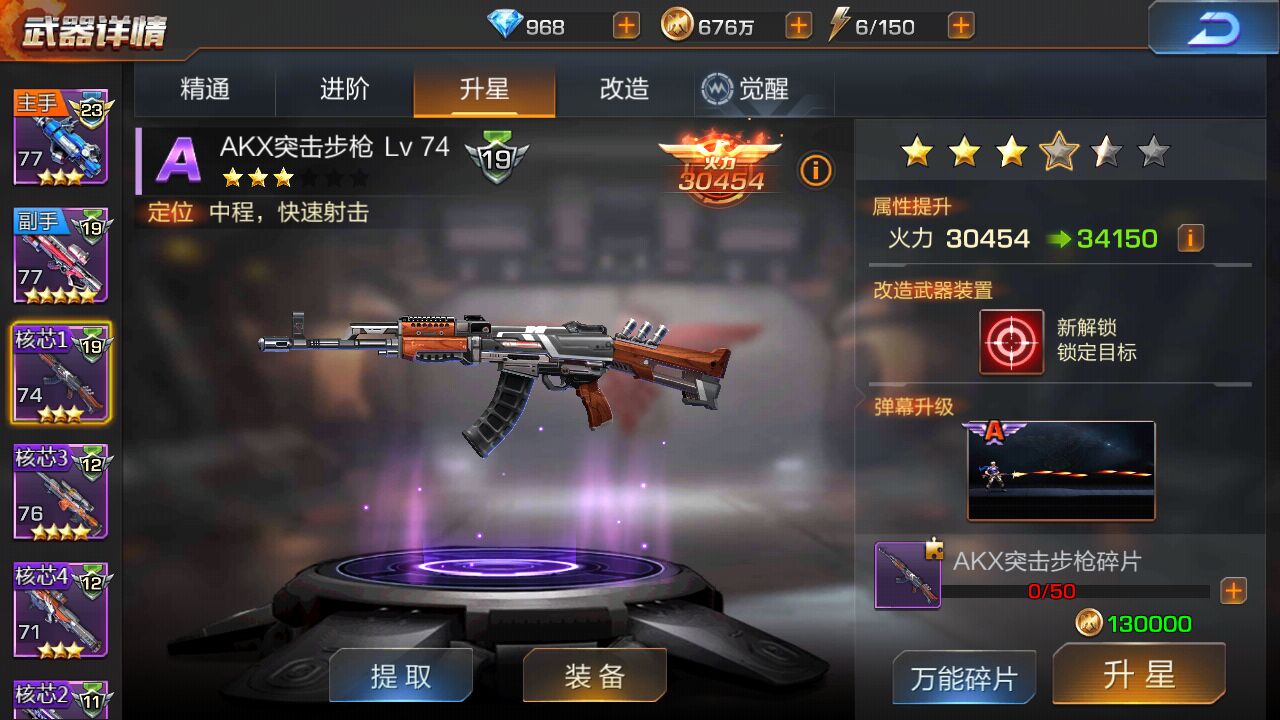
Task: Open the 锁定目标 targeting device icon
Action: coord(1010,341)
